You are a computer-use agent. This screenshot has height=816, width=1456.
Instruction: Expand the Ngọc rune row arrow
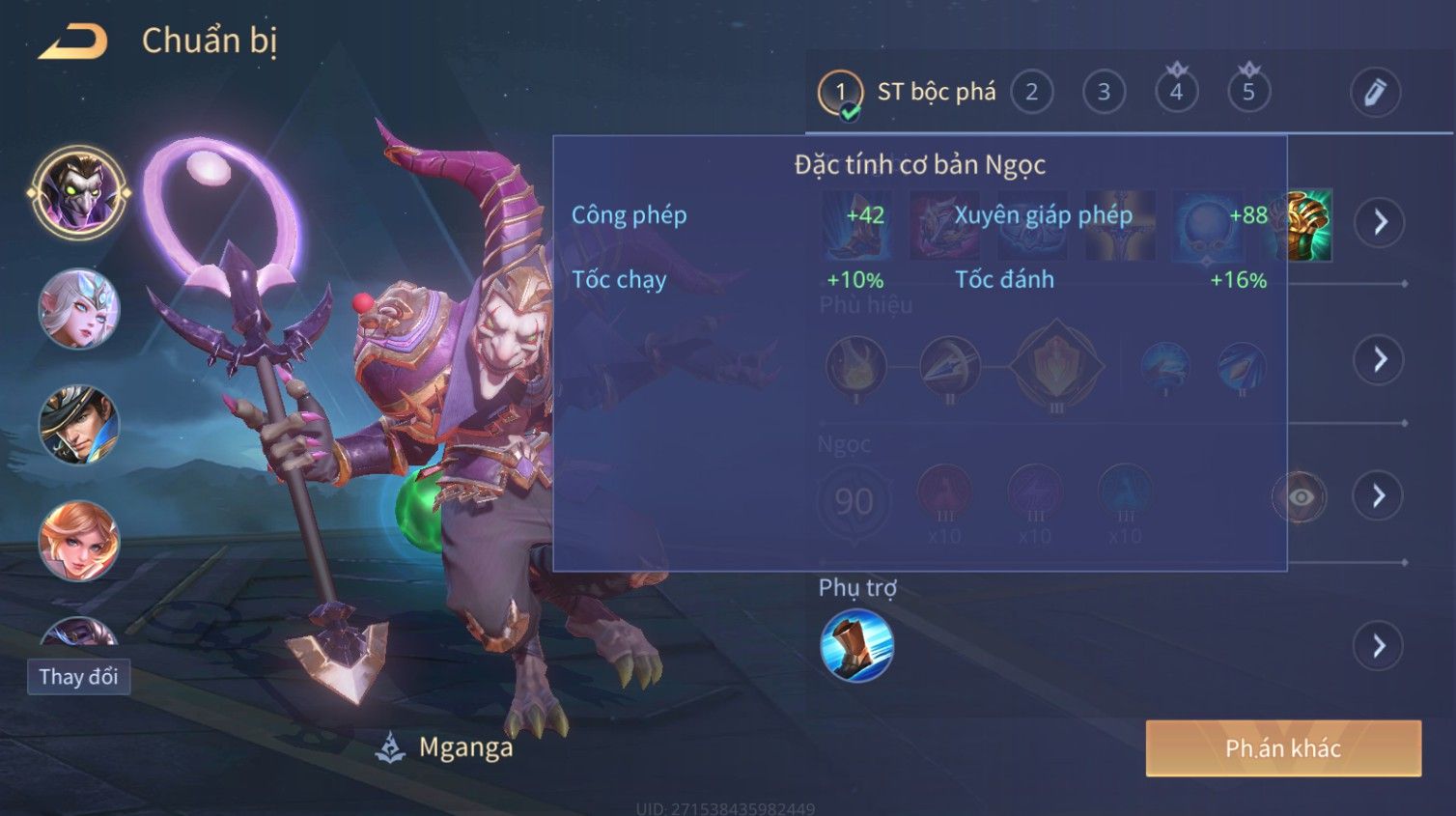pos(1379,496)
